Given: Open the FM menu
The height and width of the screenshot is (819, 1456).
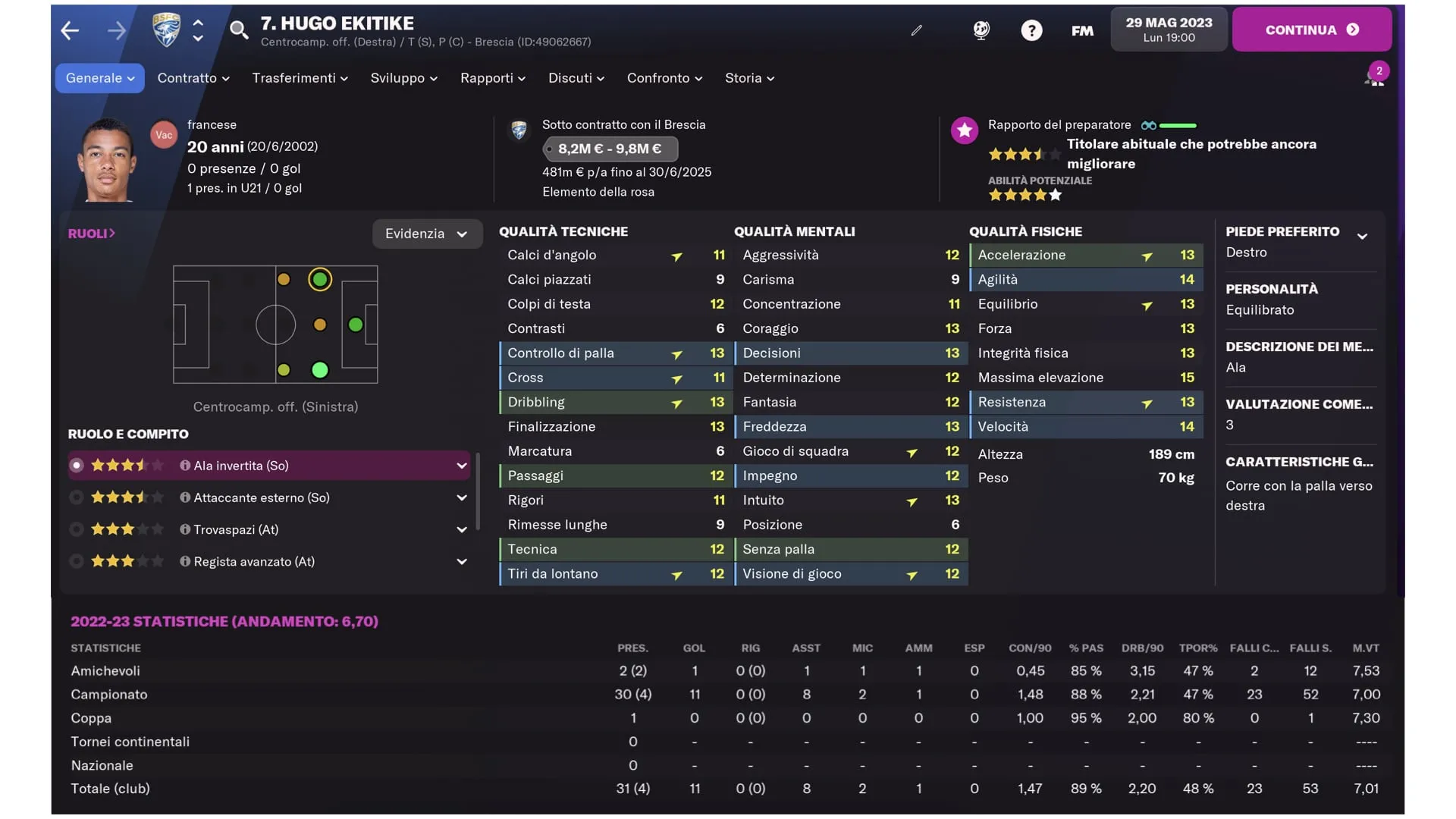Looking at the screenshot, I should coord(1082,30).
